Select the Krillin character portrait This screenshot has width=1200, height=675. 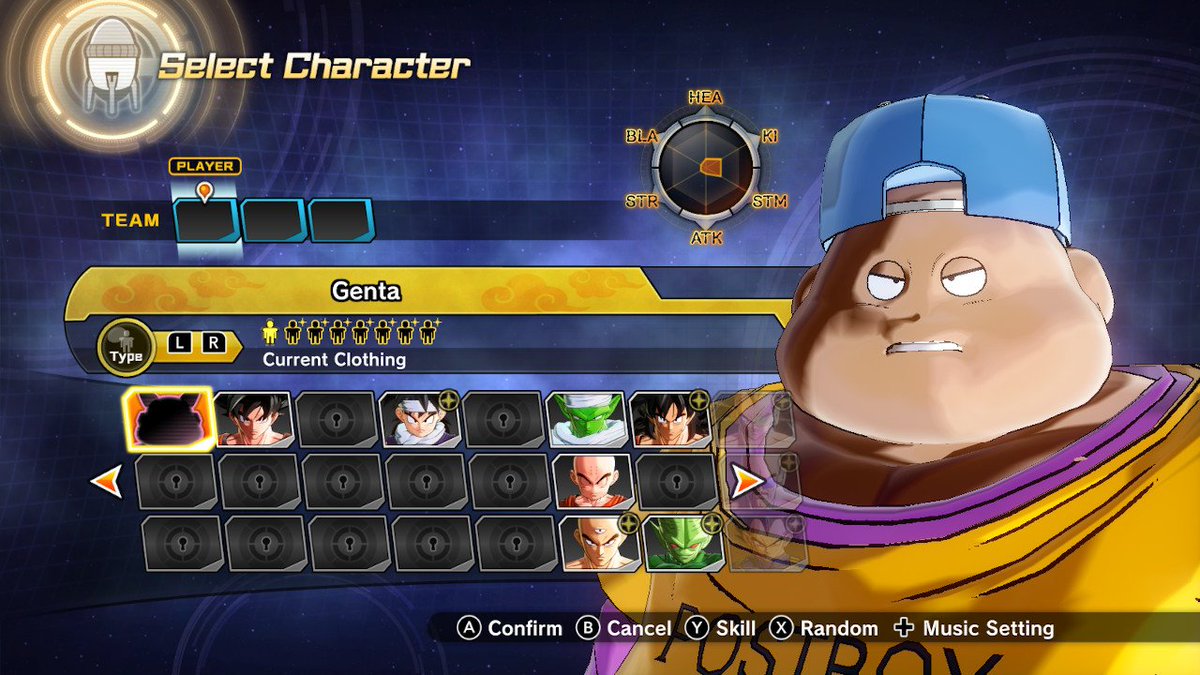593,482
